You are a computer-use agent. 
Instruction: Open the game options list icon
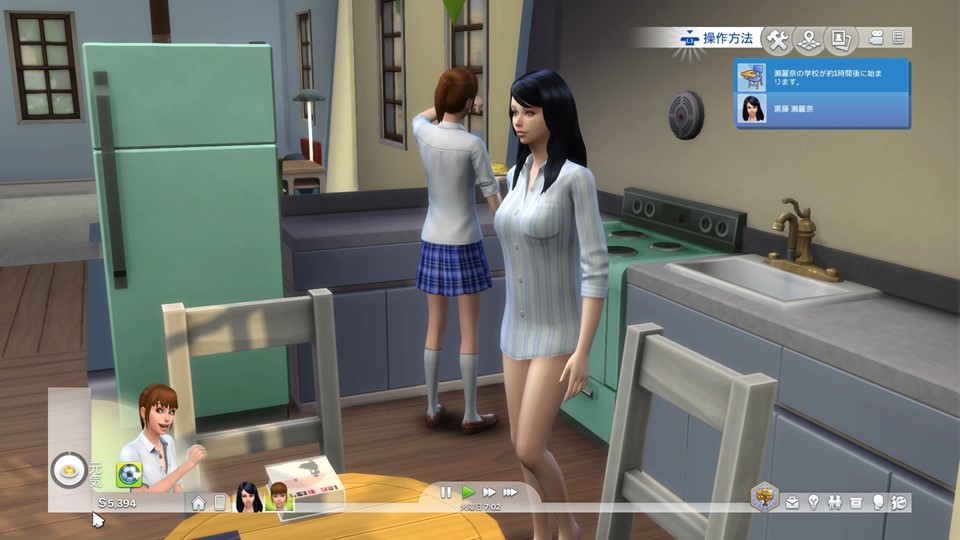tap(898, 39)
